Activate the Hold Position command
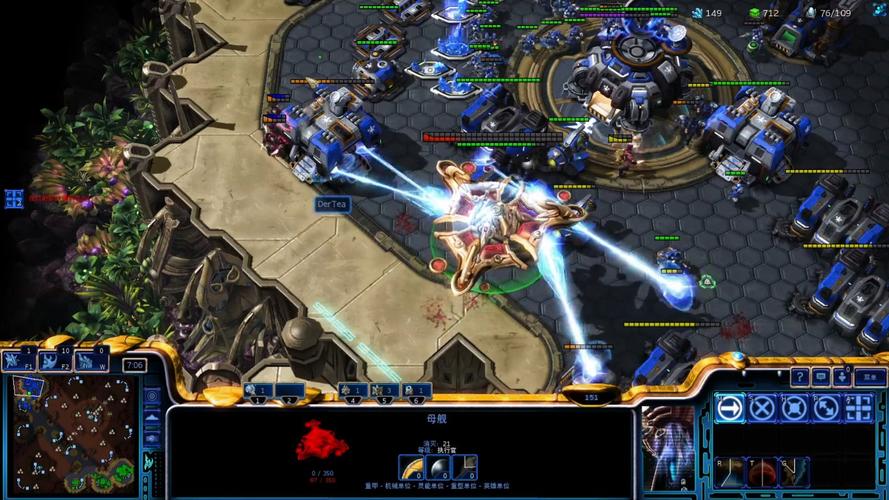Screen dimensions: 889x500 coord(794,408)
